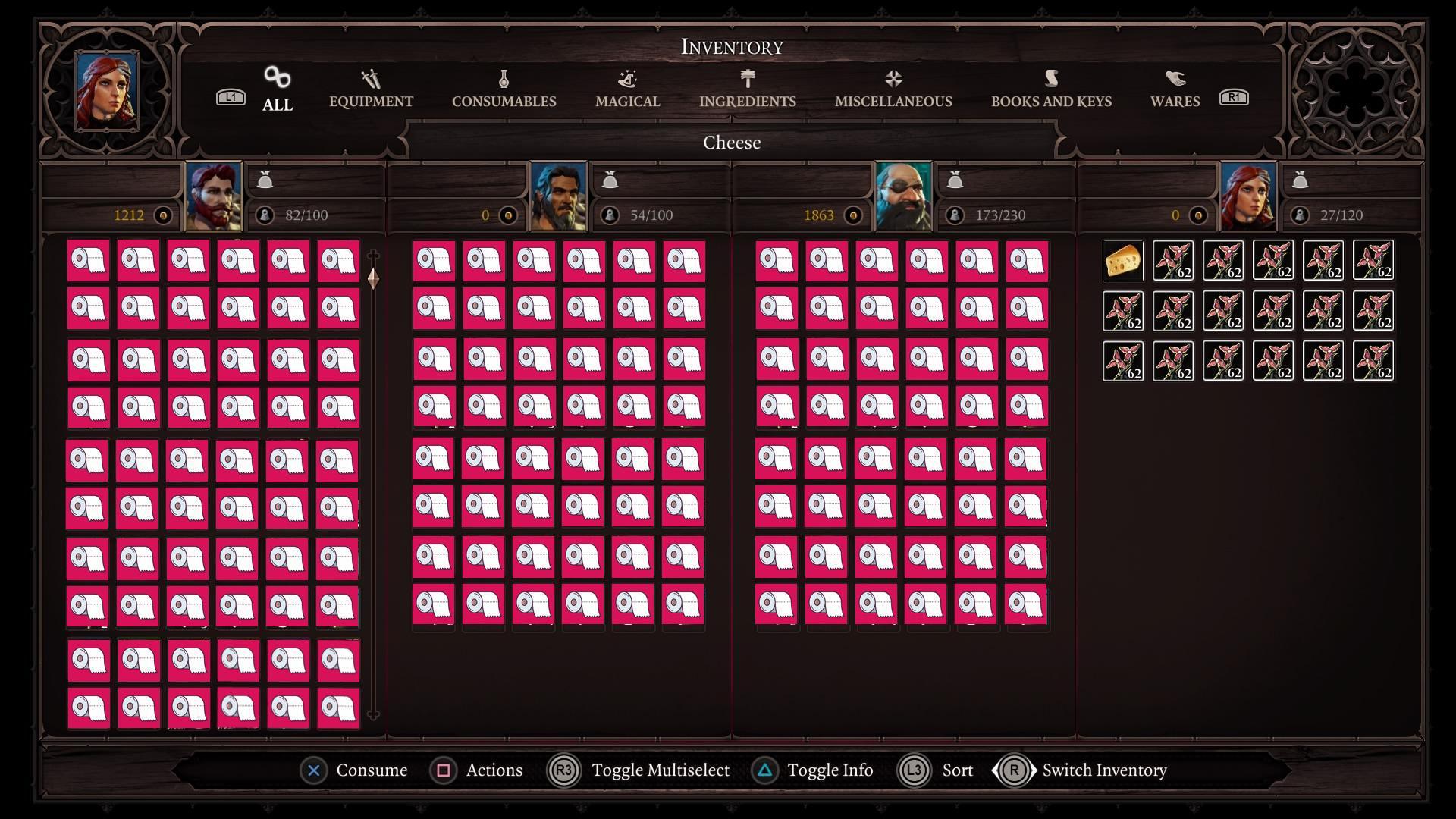Click the weight pouch icon above 173/230
Screen dimensions: 1456x819
pyautogui.click(x=955, y=180)
